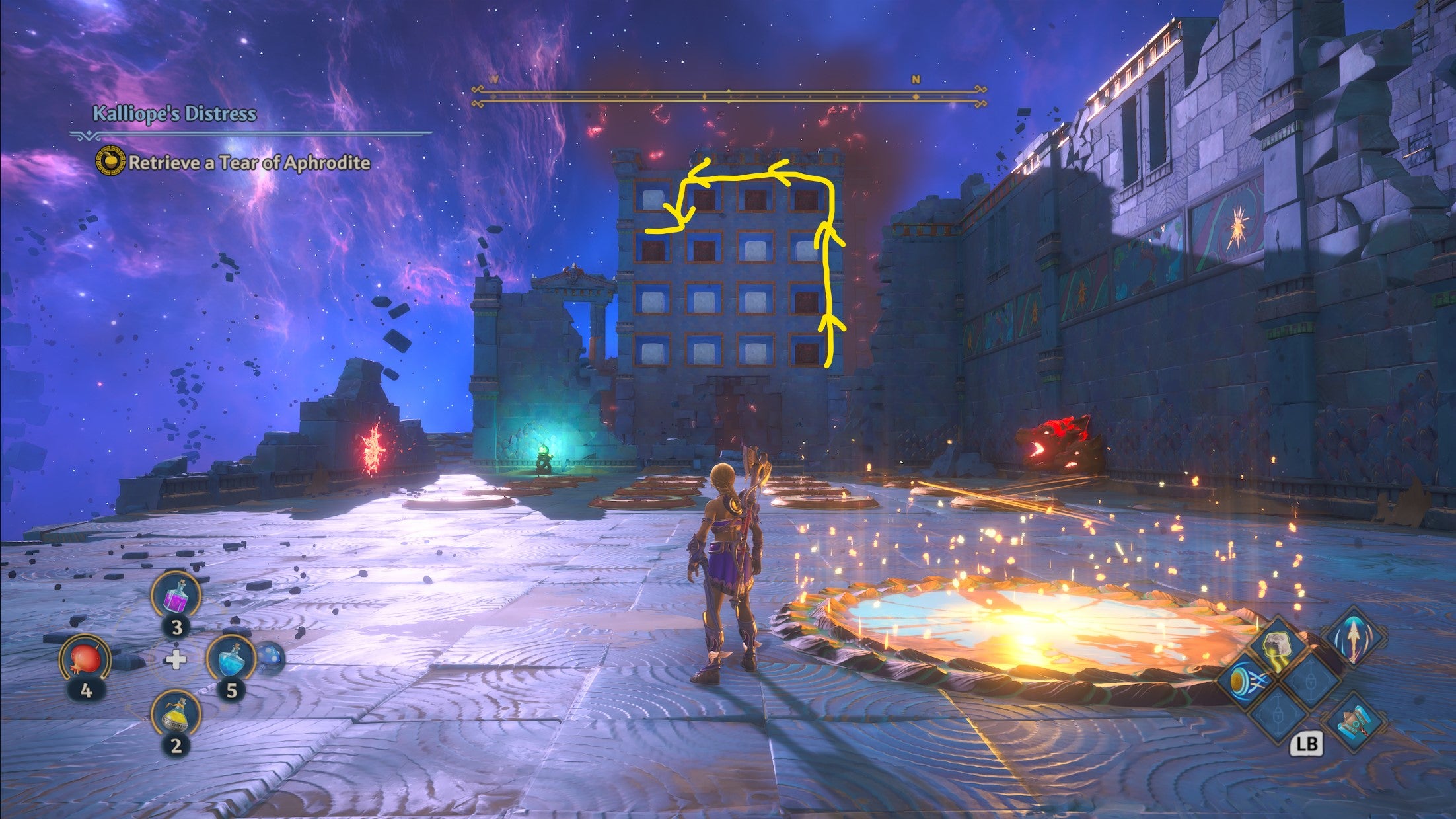This screenshot has width=1456, height=819.
Task: Select the pomegranate healing consumable icon
Action: pos(87,658)
